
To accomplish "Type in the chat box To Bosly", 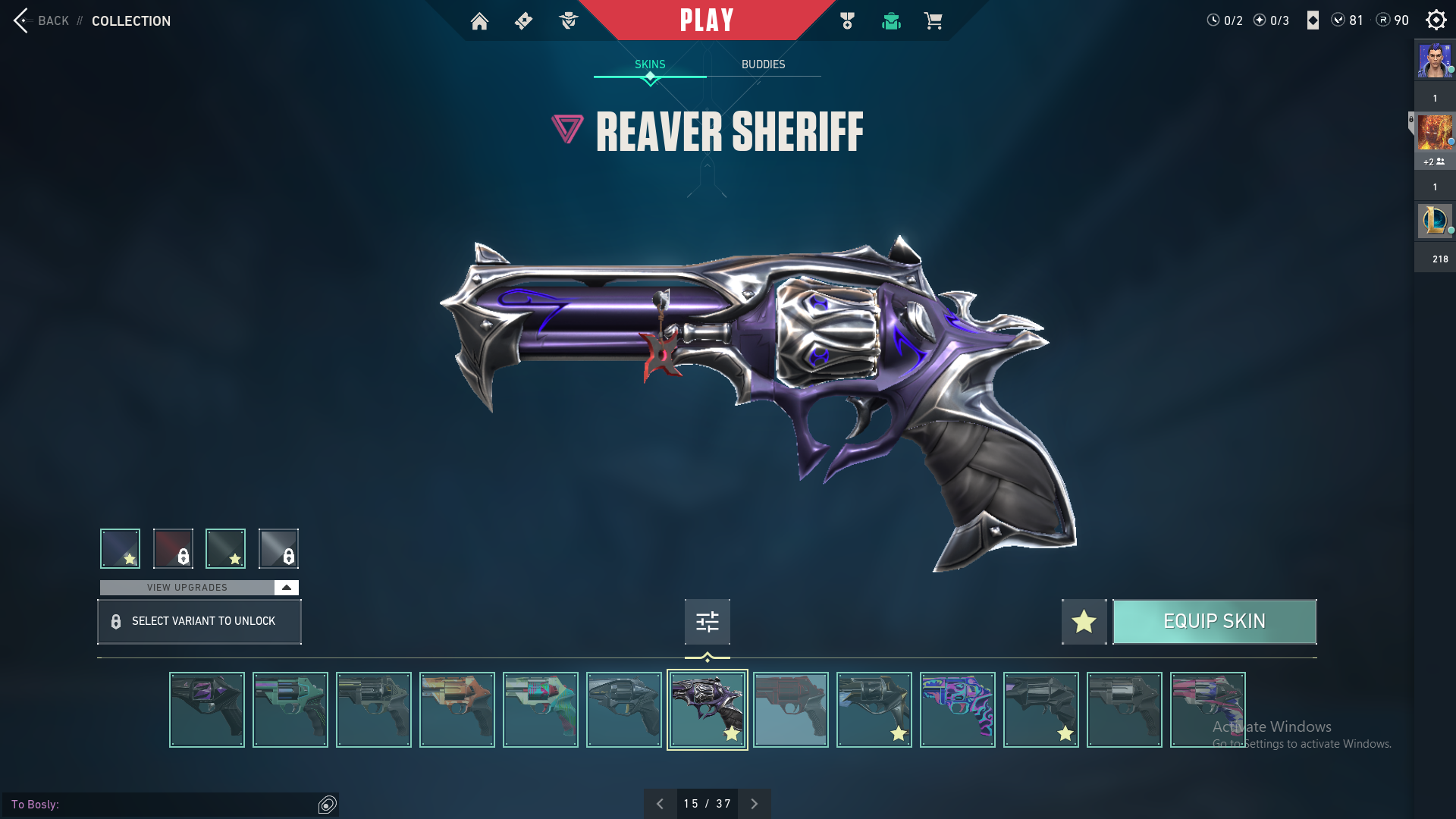I will click(x=182, y=804).
